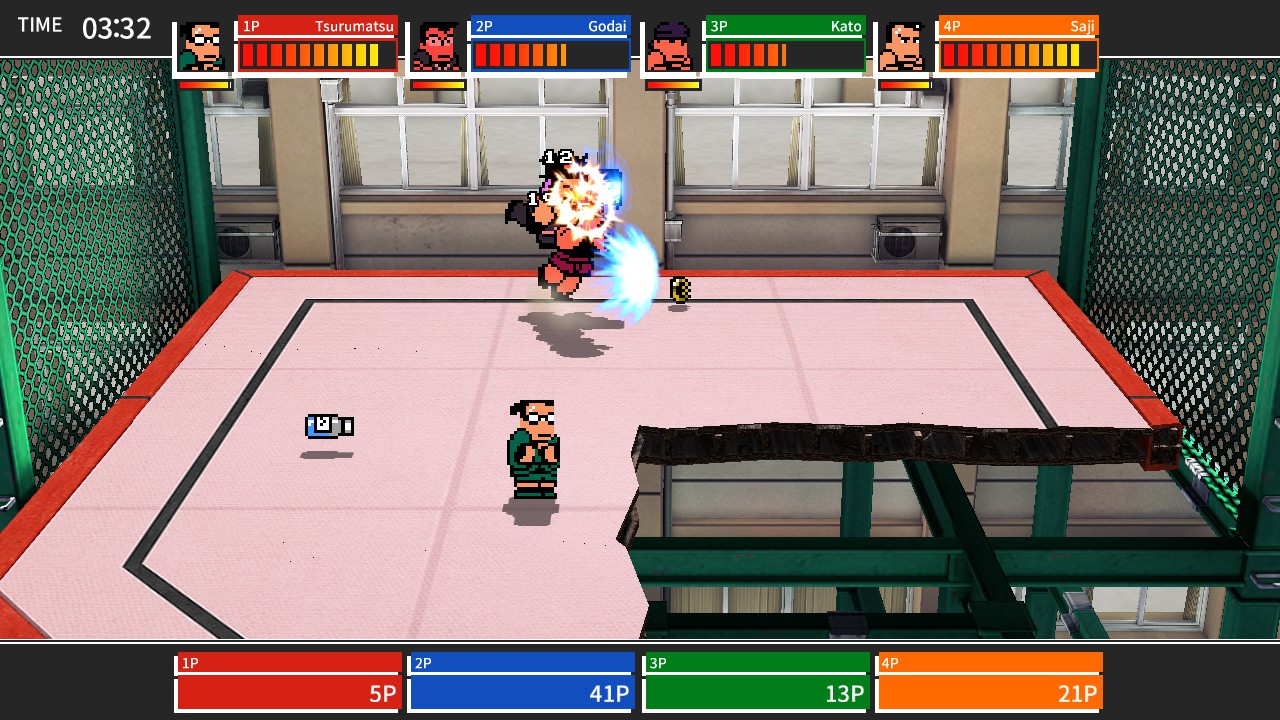Select Saji's portrait in the 4P HUD
Viewport: 1280px width, 720px height.
coord(904,44)
